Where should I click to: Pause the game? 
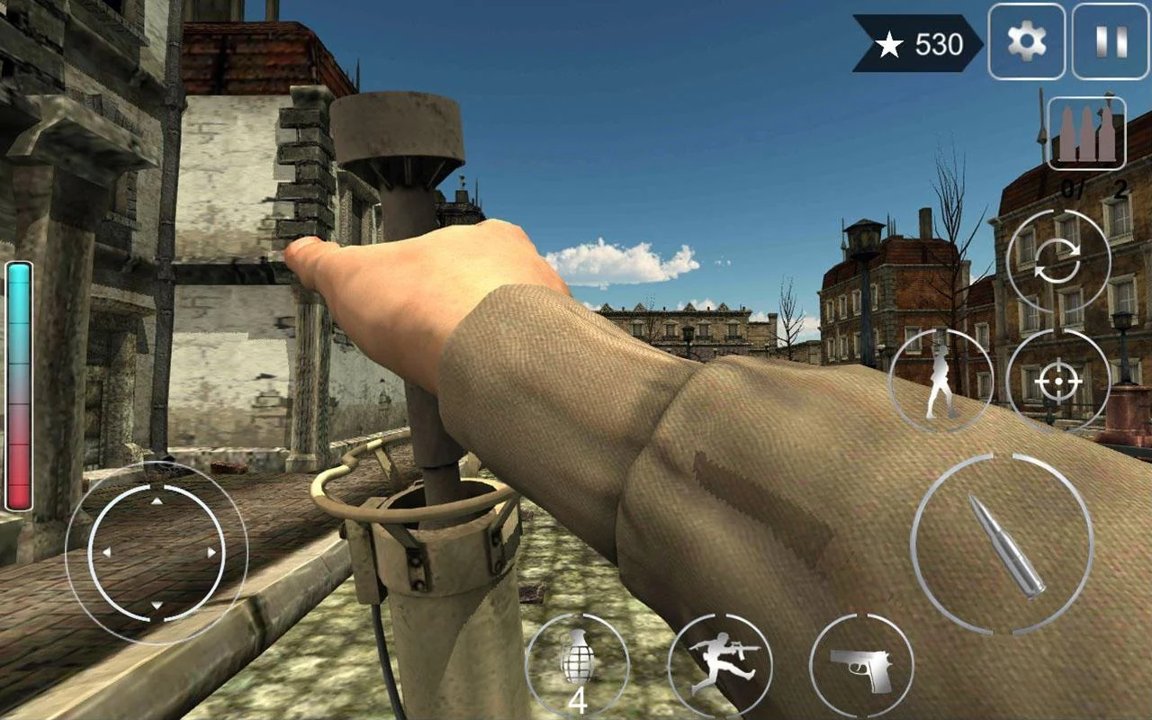click(x=1110, y=42)
